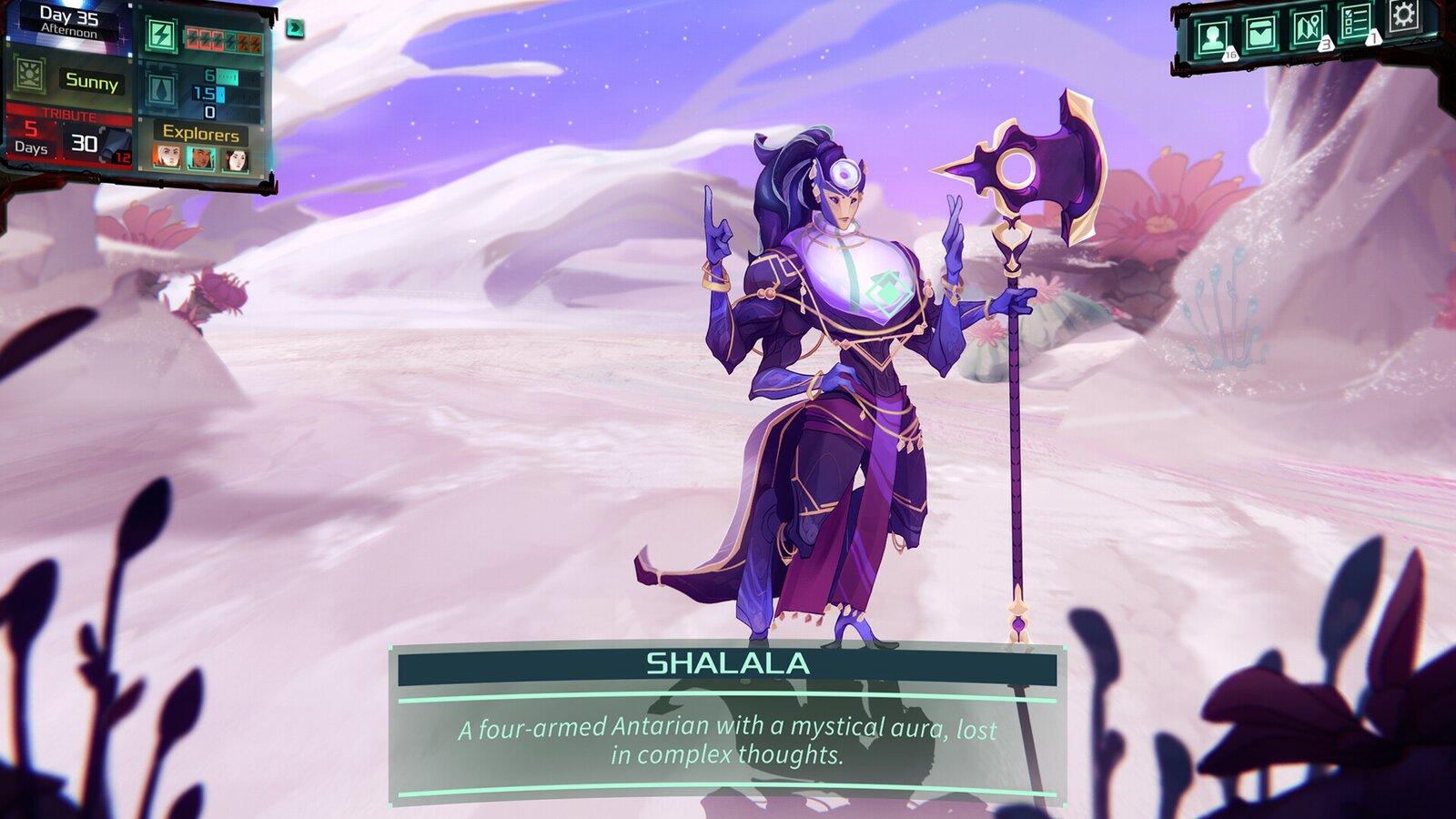This screenshot has width=1456, height=819.
Task: Collapse the HUD with the green arrow
Action: 292,29
